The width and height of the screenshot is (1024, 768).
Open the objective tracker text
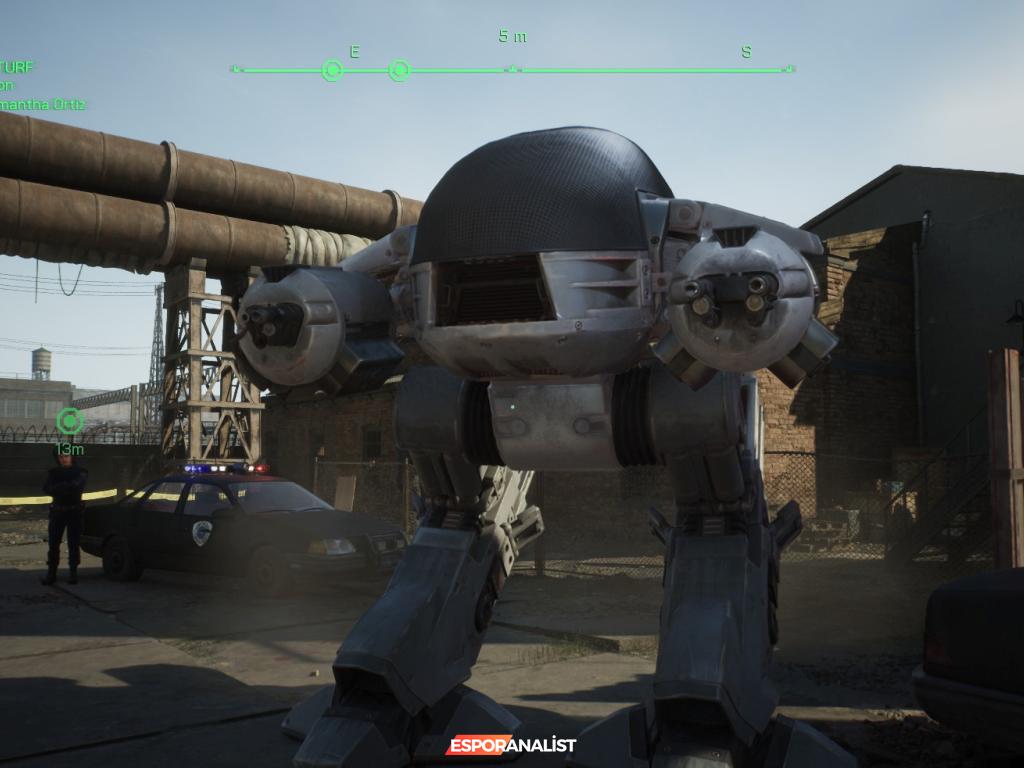coord(42,86)
